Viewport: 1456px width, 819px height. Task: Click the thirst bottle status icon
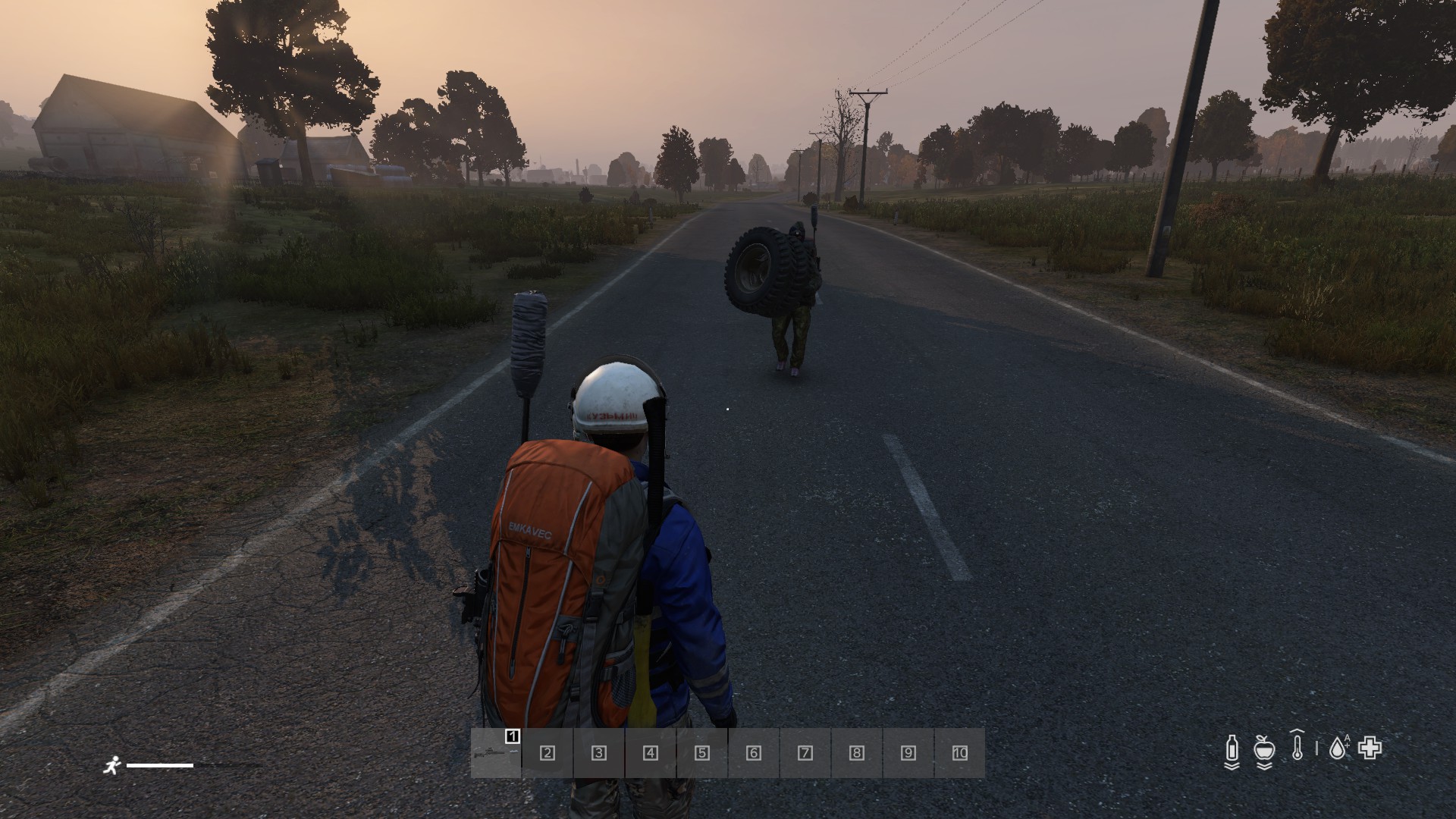(1232, 749)
